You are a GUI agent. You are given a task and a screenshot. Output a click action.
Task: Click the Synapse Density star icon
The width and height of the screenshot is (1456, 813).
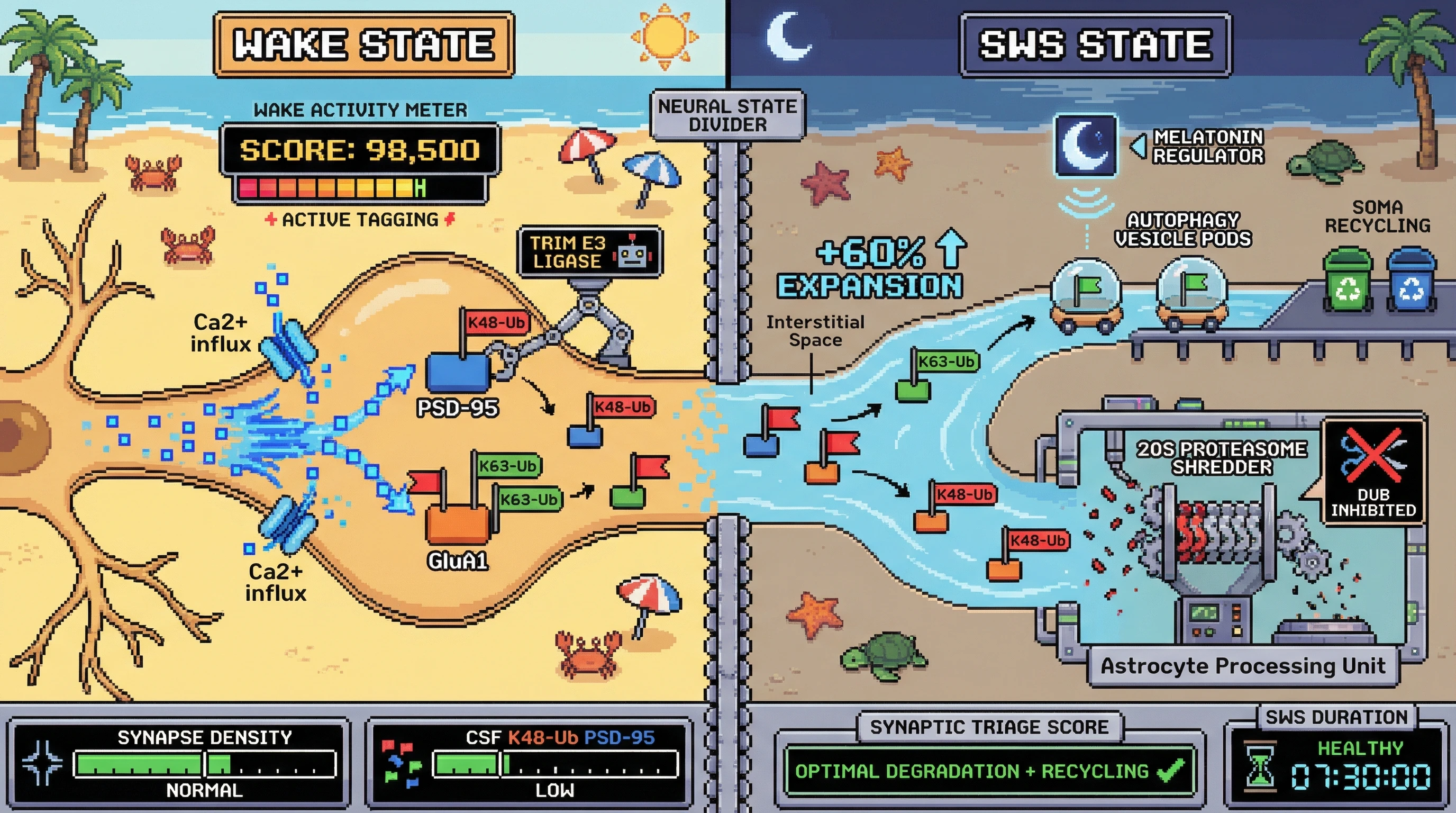[x=41, y=763]
